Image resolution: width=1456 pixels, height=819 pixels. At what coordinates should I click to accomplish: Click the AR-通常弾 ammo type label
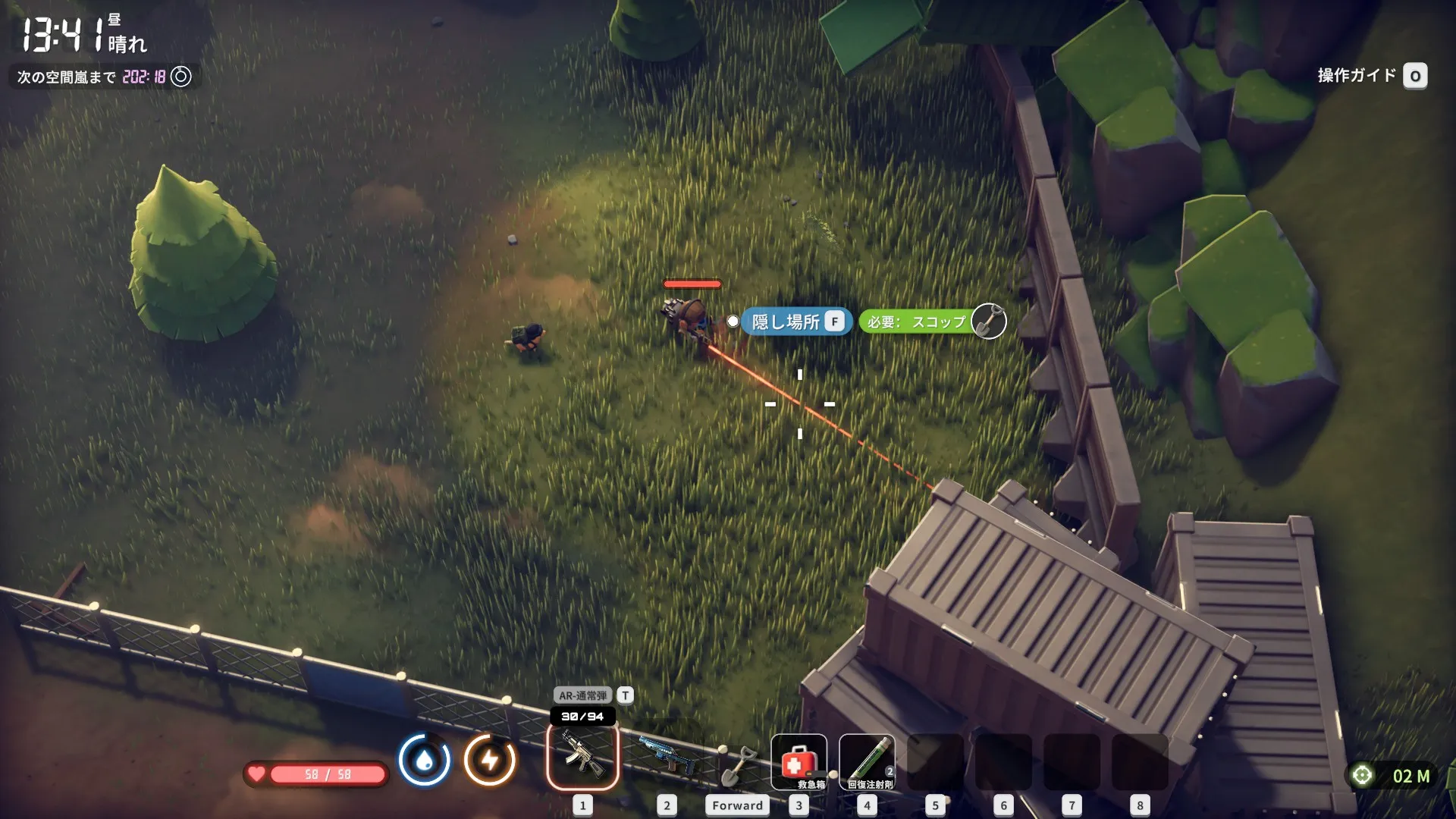[582, 695]
